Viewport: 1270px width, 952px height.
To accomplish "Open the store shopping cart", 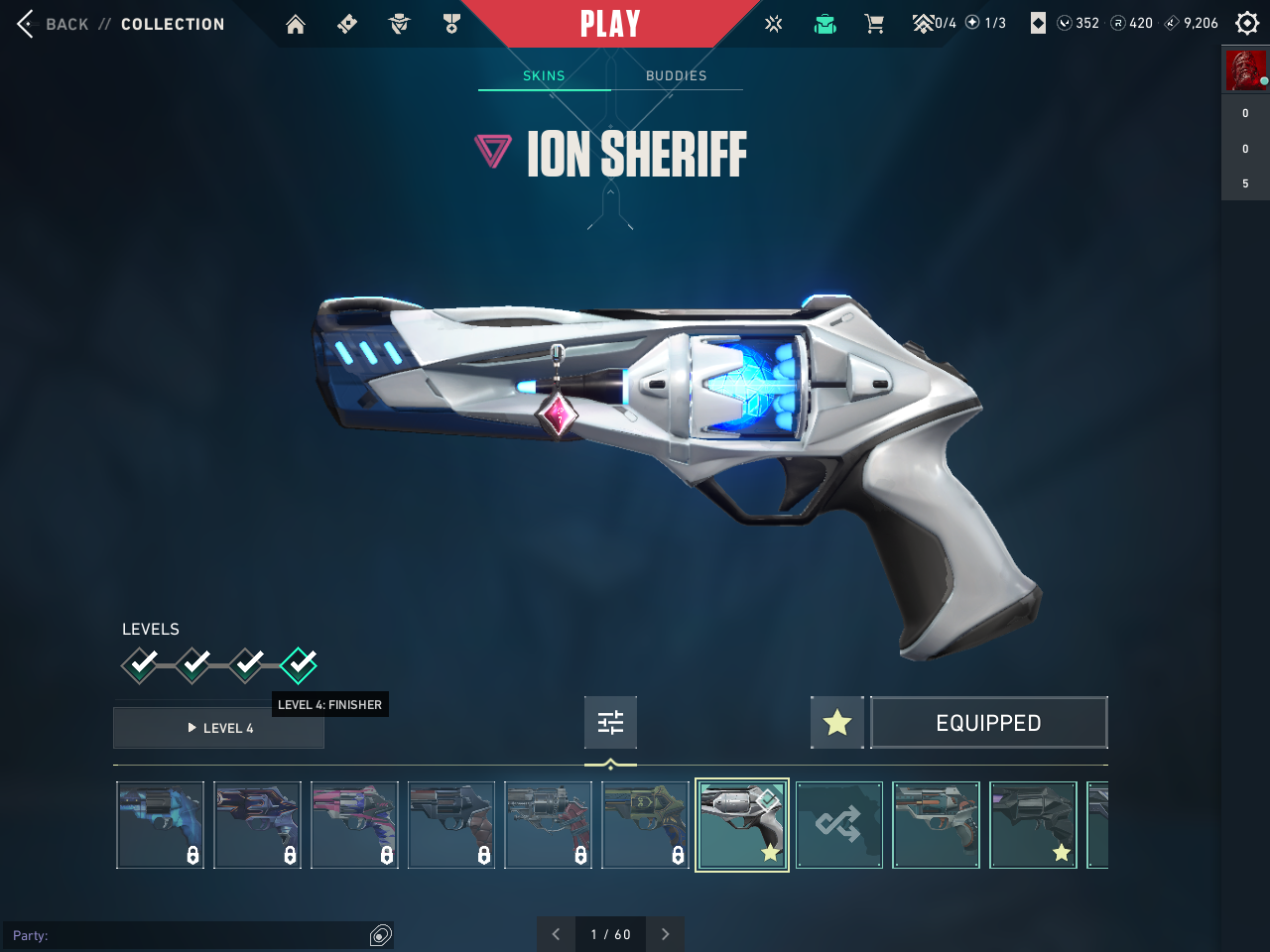I will coord(874,24).
